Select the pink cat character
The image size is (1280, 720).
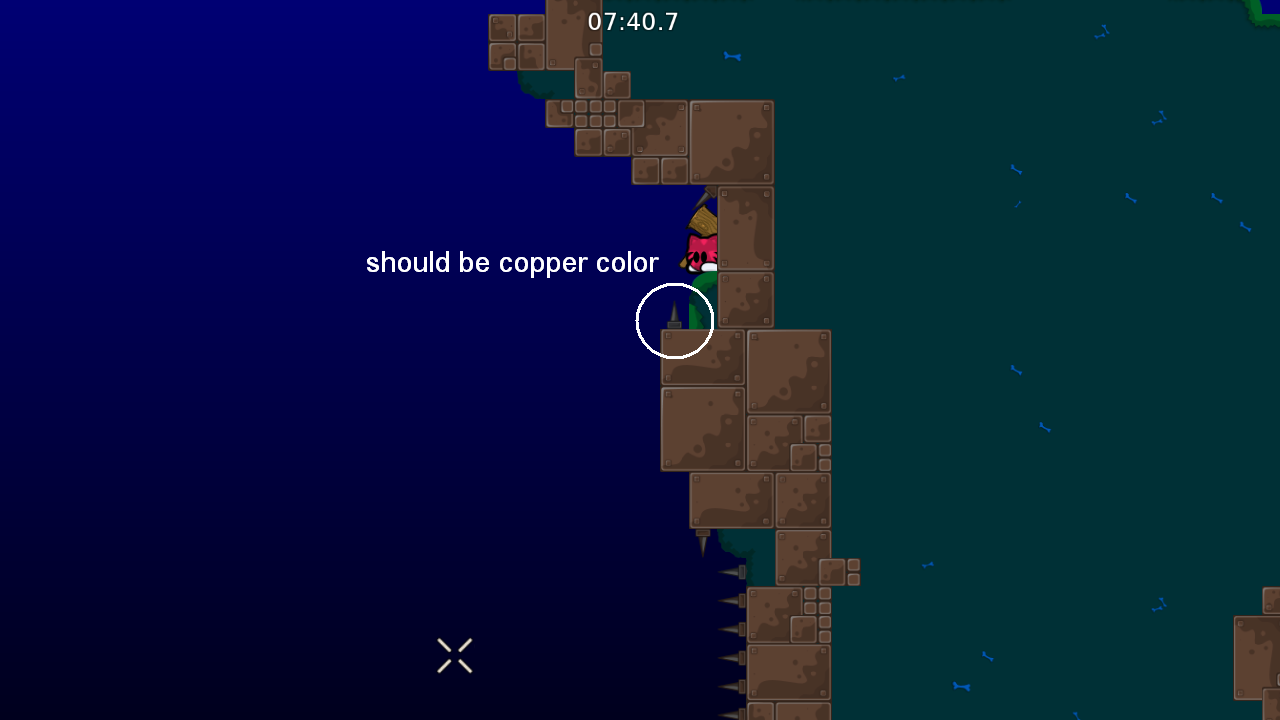click(x=700, y=252)
